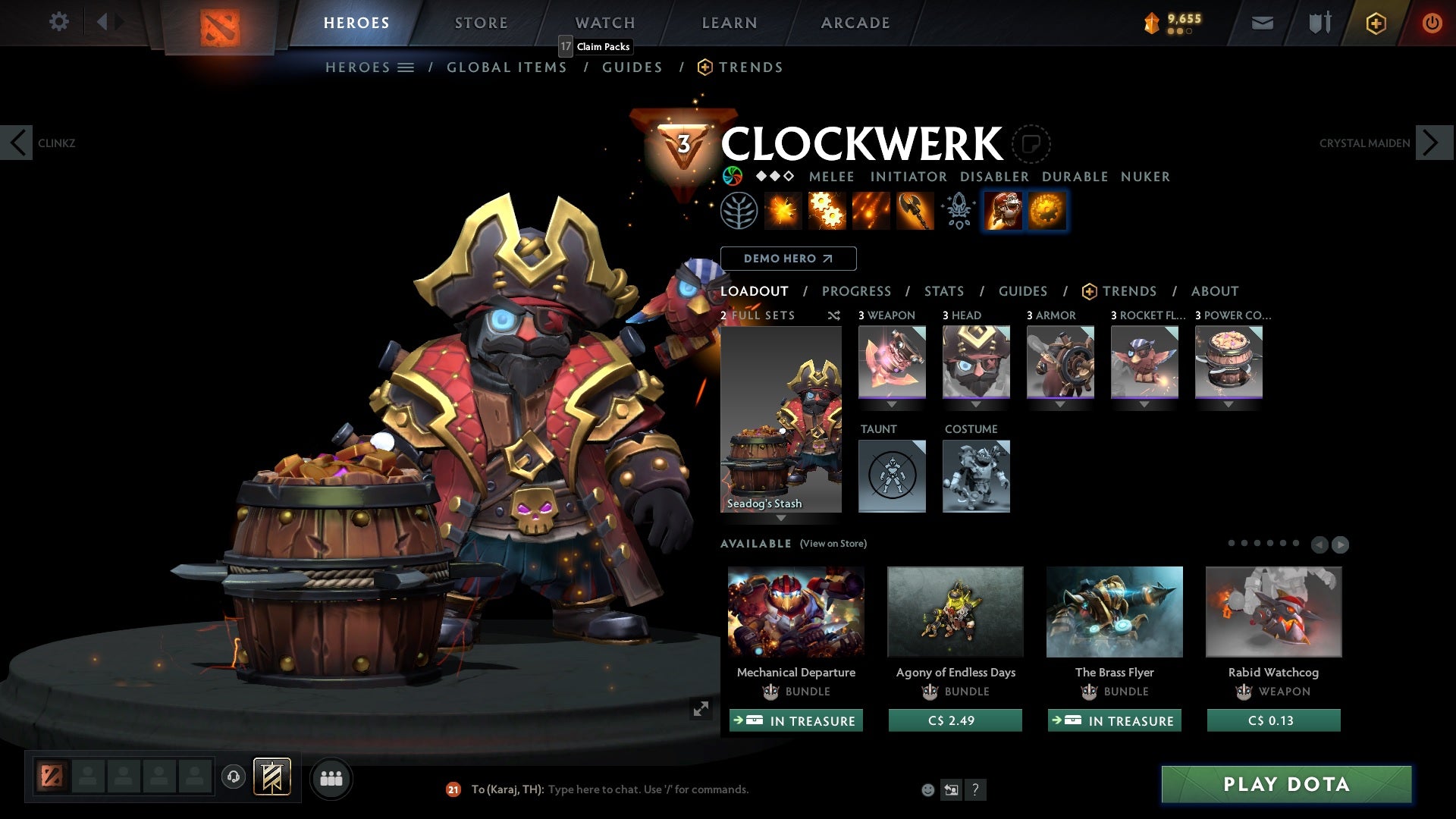Open the mail inbox icon
Viewport: 1456px width, 819px height.
[1261, 22]
